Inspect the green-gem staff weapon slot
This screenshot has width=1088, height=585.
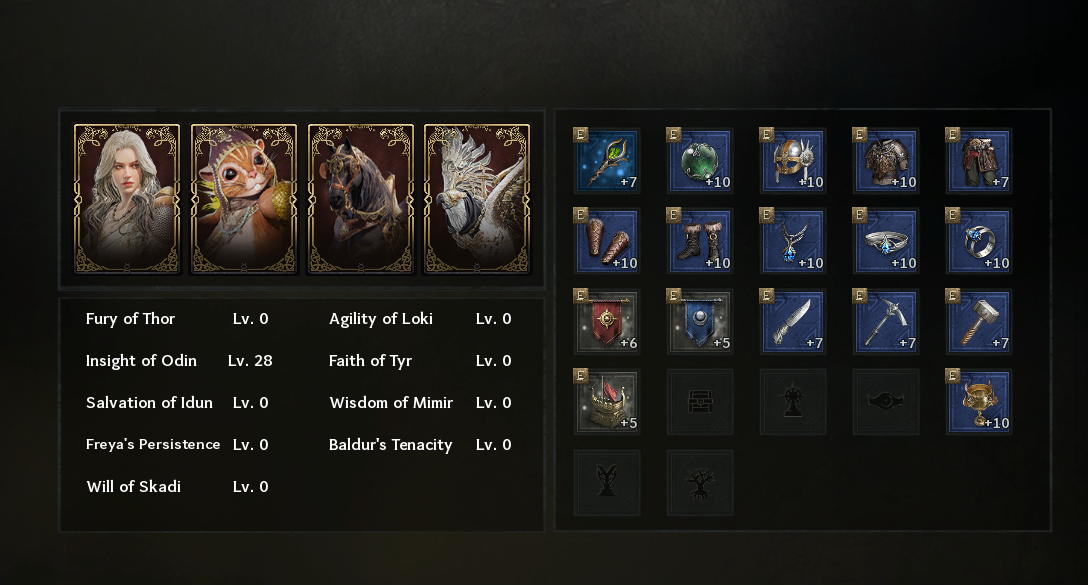point(607,161)
